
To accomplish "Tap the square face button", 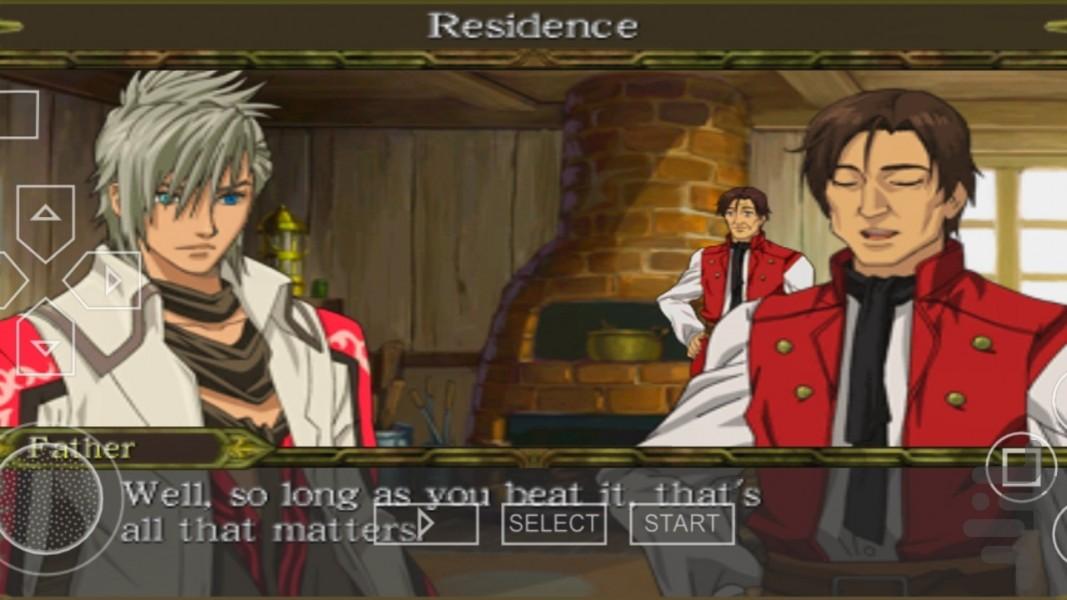I will point(1021,467).
